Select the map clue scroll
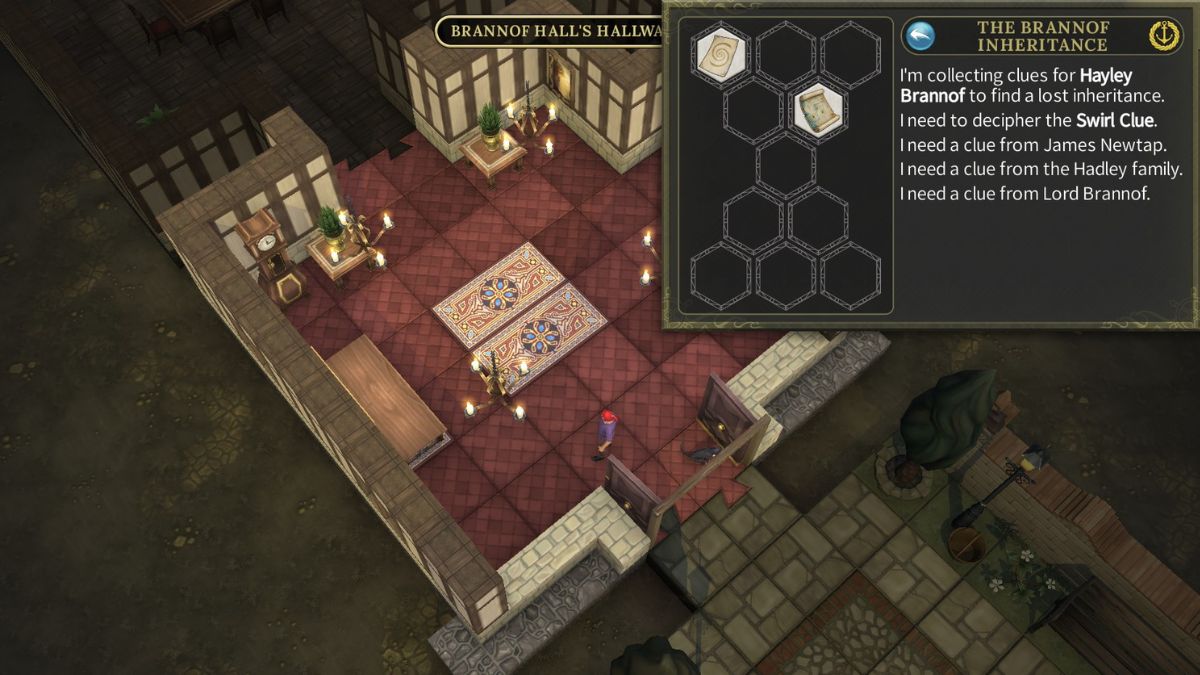This screenshot has width=1200, height=675. pyautogui.click(x=820, y=110)
